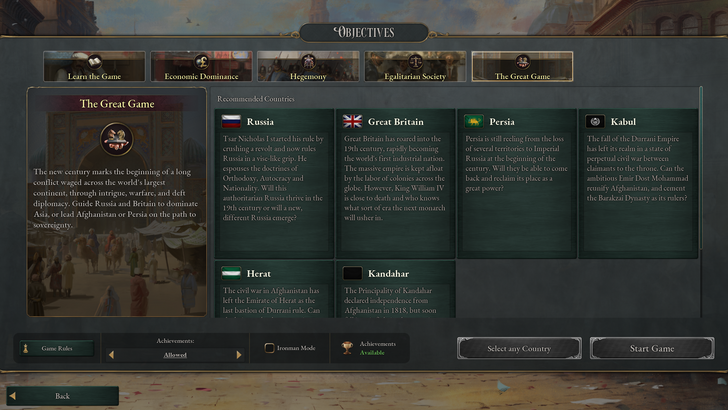Open the Egalitarian Society objective
The image size is (728, 410).
click(415, 67)
